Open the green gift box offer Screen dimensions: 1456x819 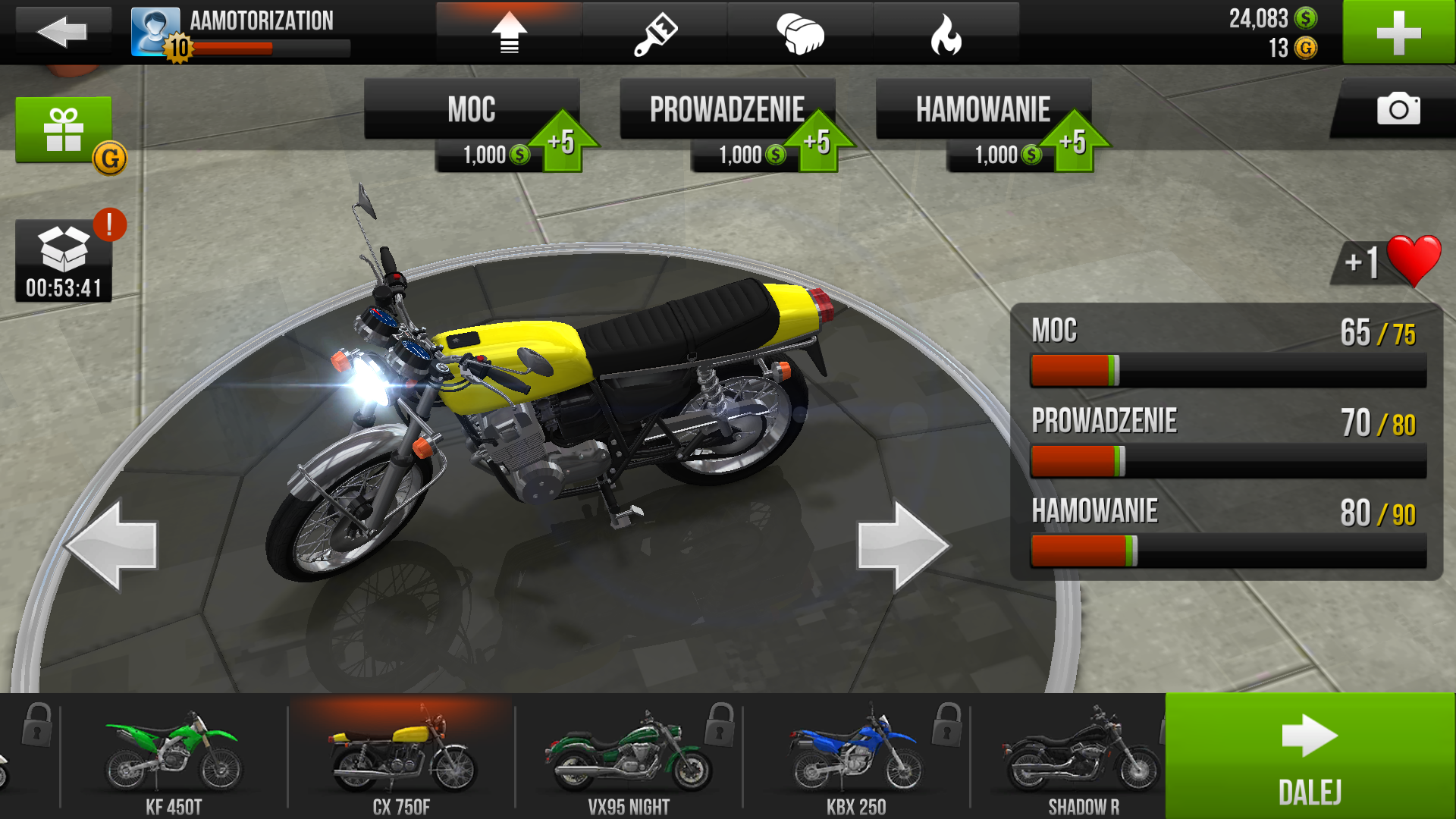[x=64, y=130]
